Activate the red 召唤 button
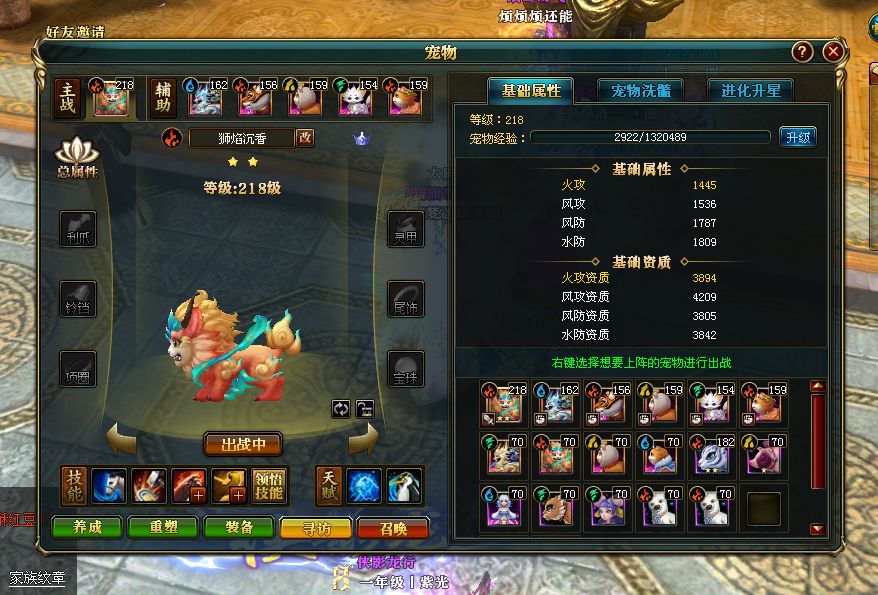 (393, 528)
